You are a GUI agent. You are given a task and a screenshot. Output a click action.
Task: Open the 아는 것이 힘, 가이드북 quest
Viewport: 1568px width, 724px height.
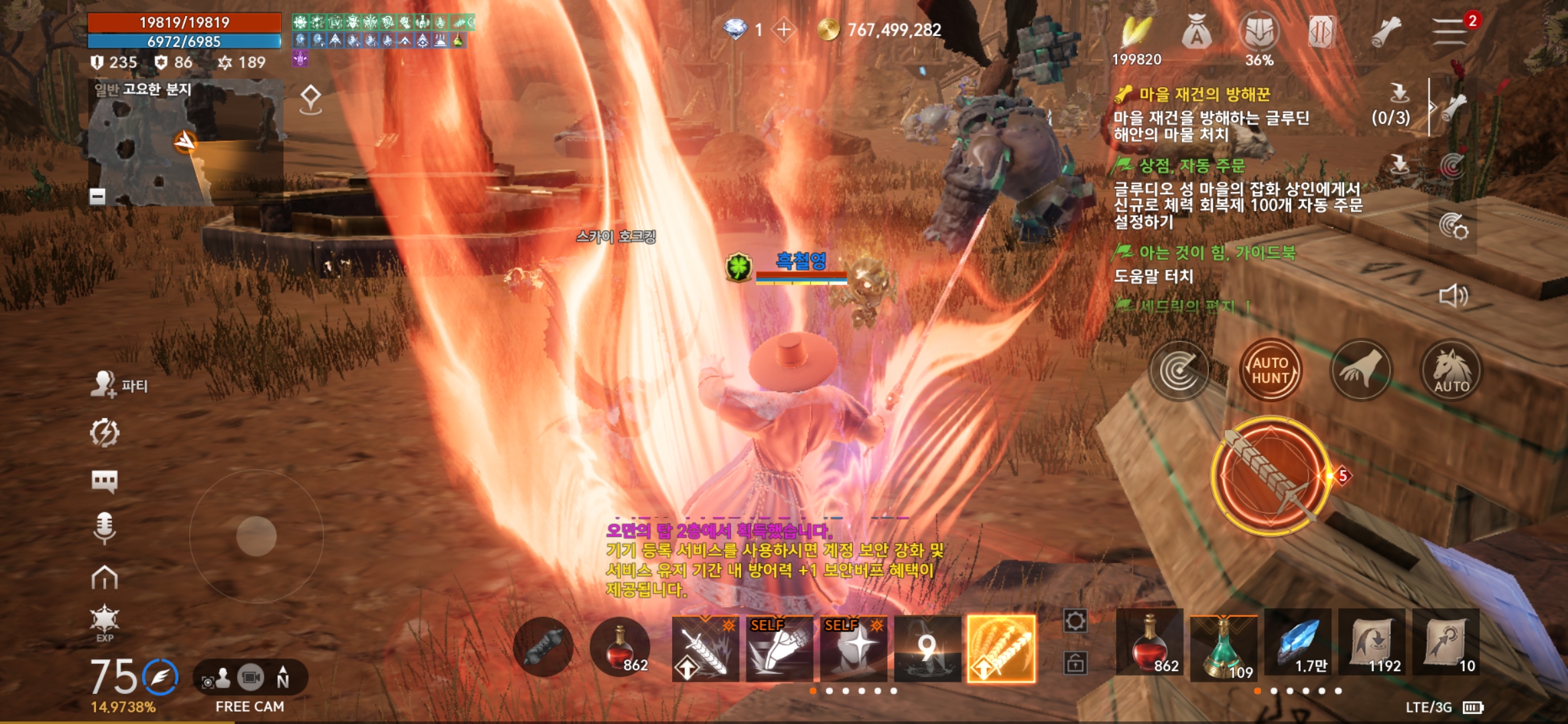tap(1216, 253)
